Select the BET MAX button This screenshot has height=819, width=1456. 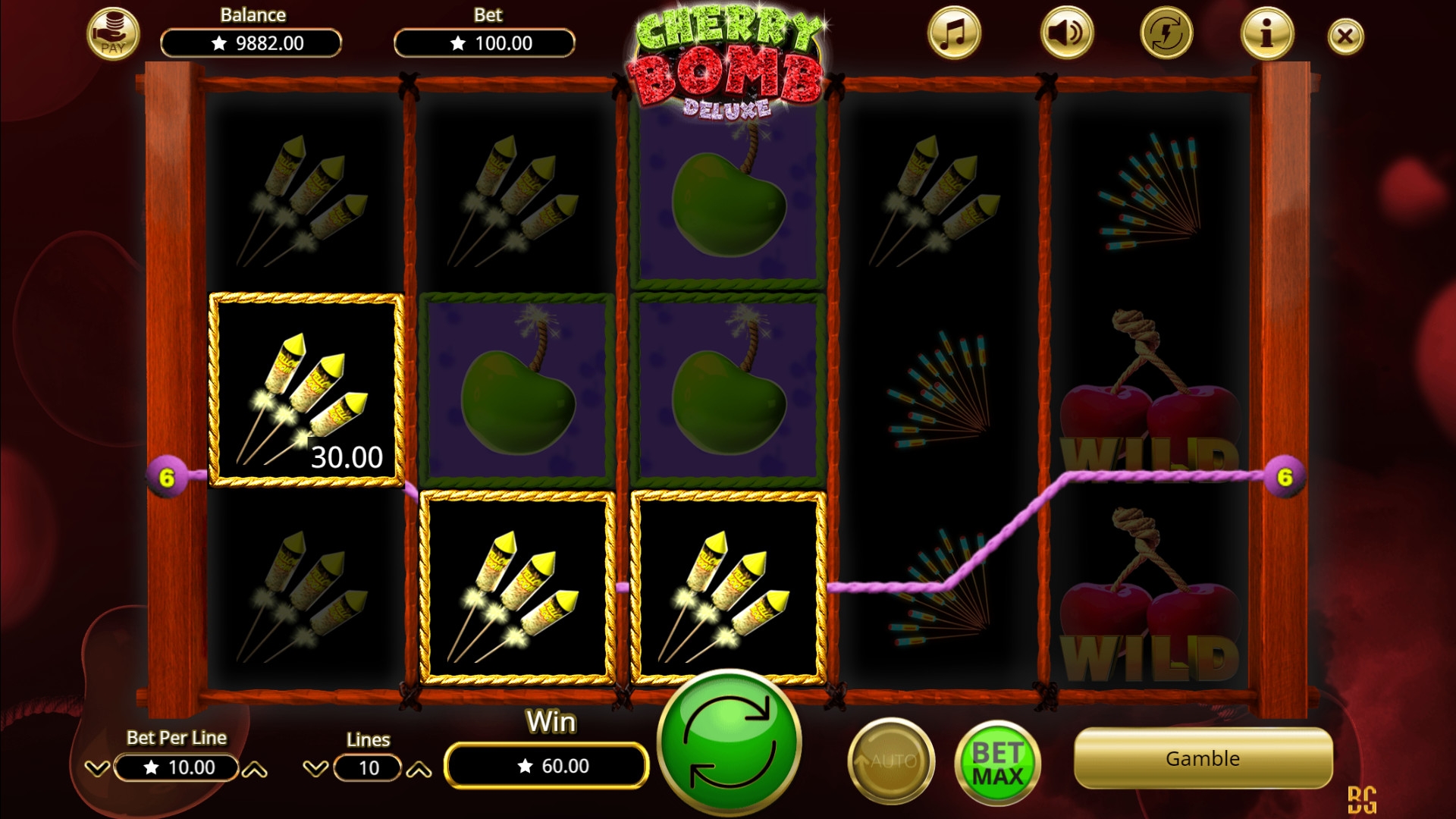click(x=997, y=764)
